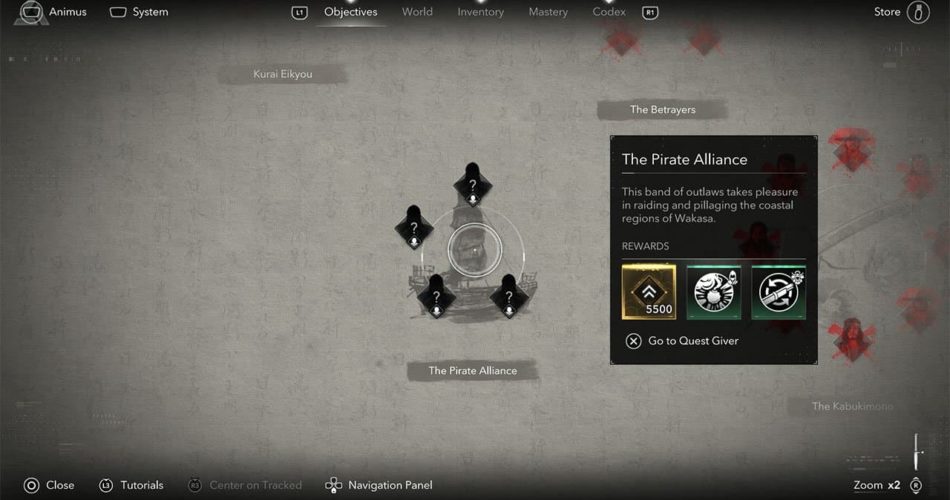
Task: Close the objectives screen
Action: click(49, 485)
